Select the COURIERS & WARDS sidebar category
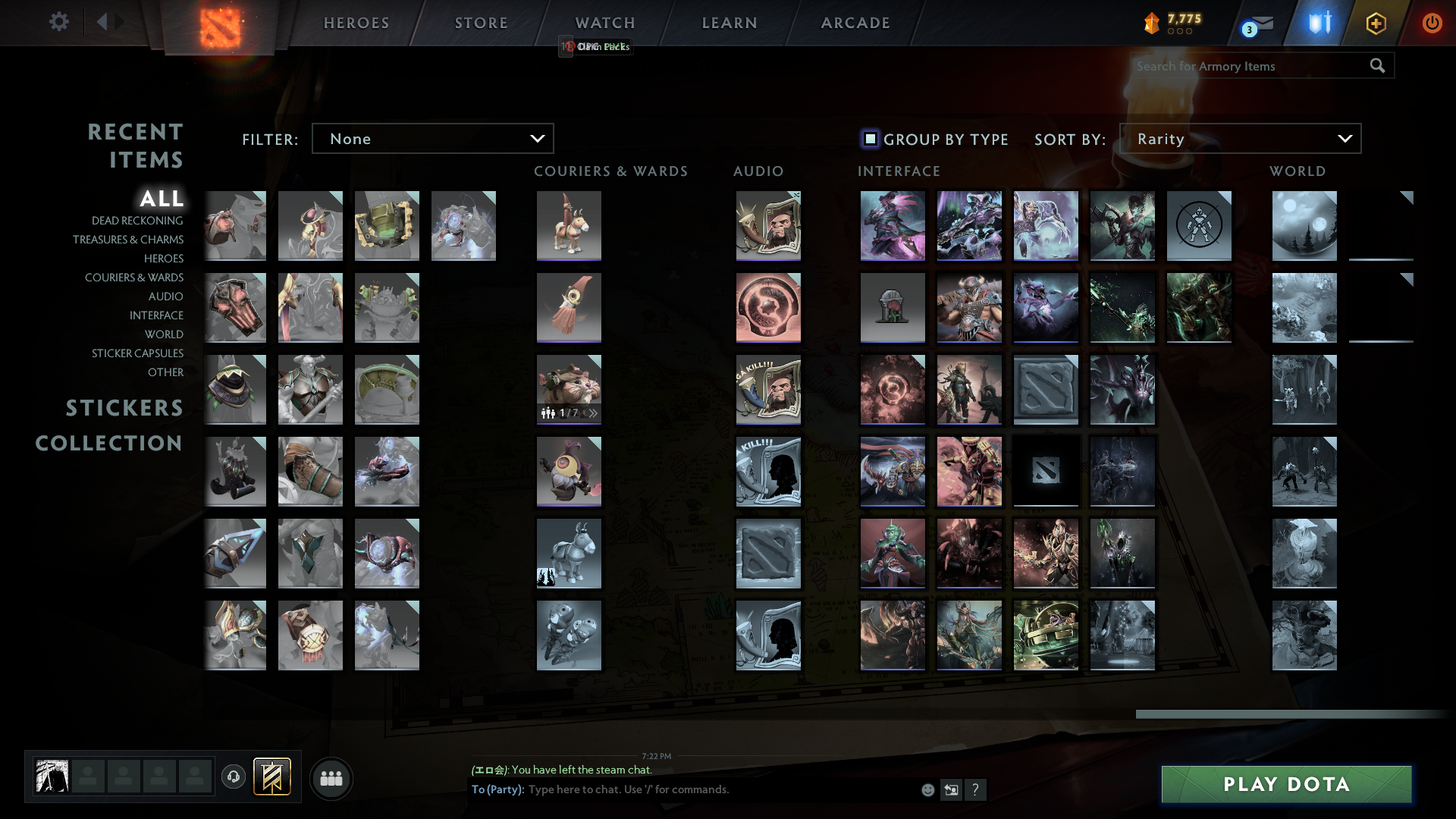The width and height of the screenshot is (1456, 819). [134, 278]
